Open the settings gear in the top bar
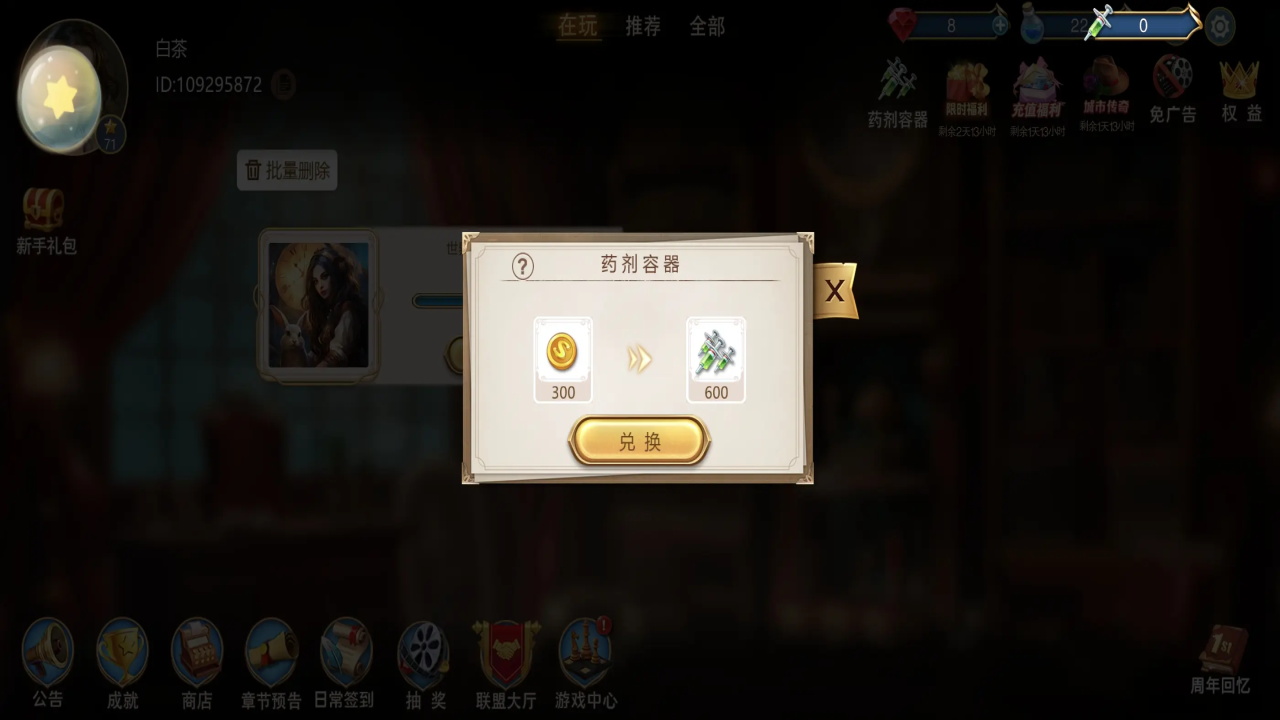 point(1220,26)
